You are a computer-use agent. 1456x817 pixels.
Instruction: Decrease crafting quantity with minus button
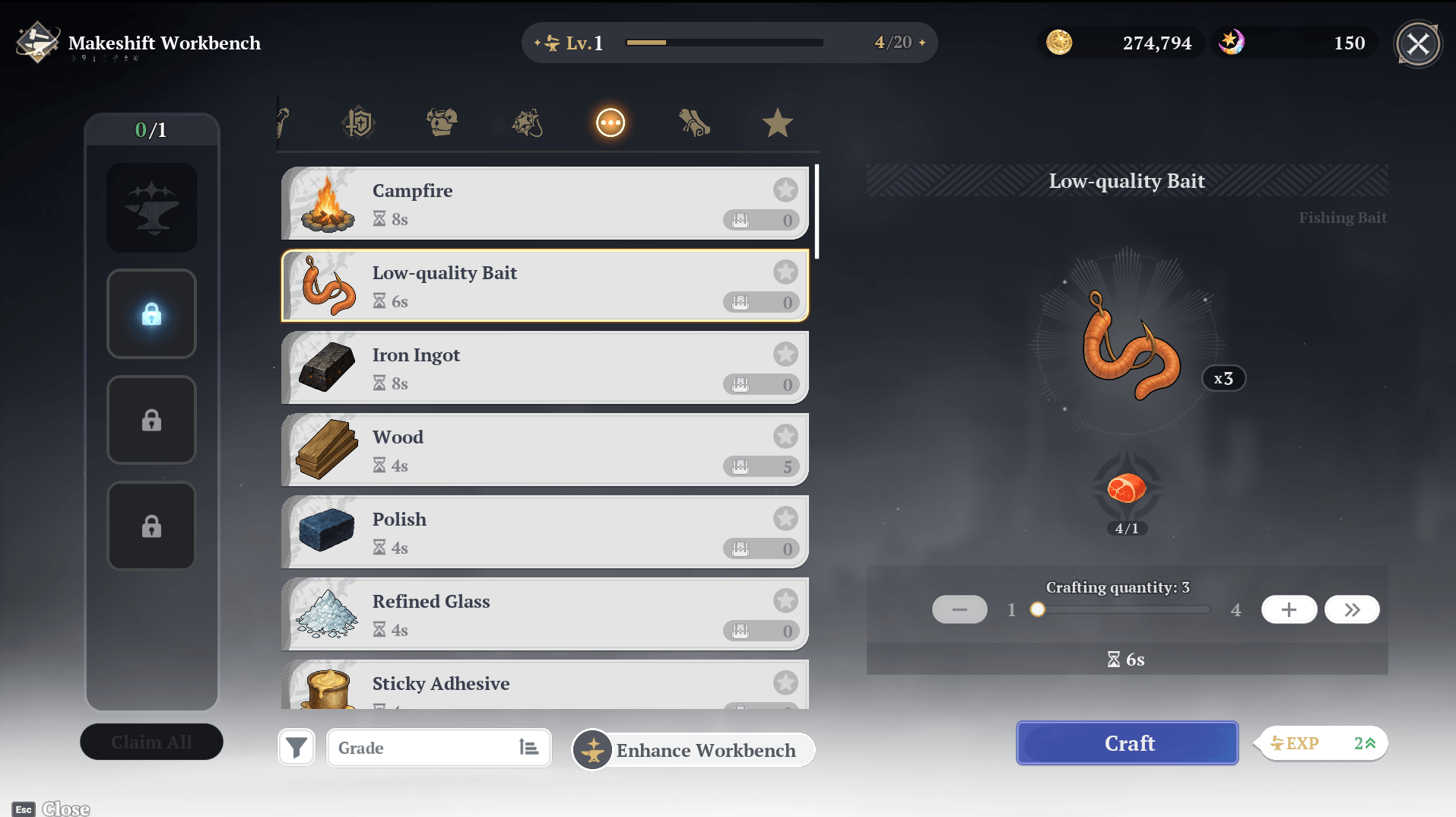(x=960, y=609)
